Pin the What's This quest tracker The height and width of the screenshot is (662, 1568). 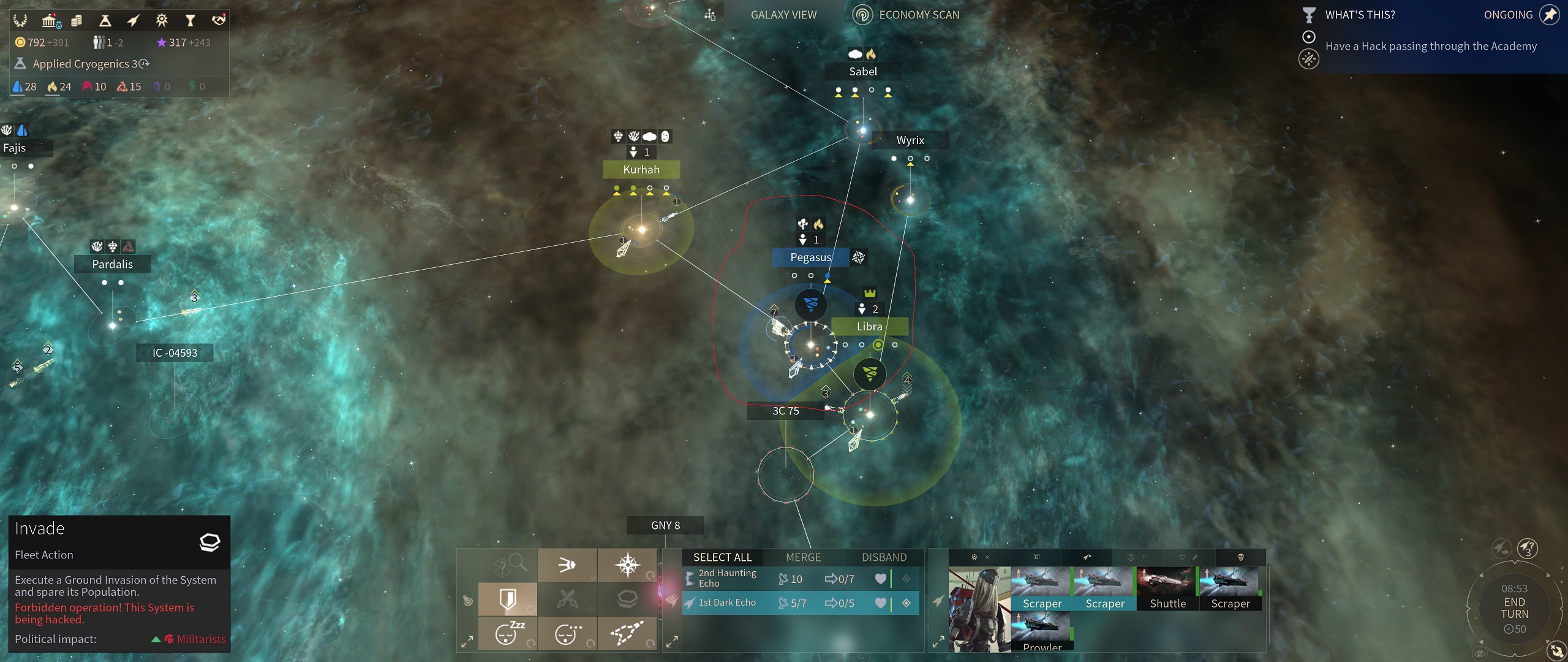(1550, 15)
